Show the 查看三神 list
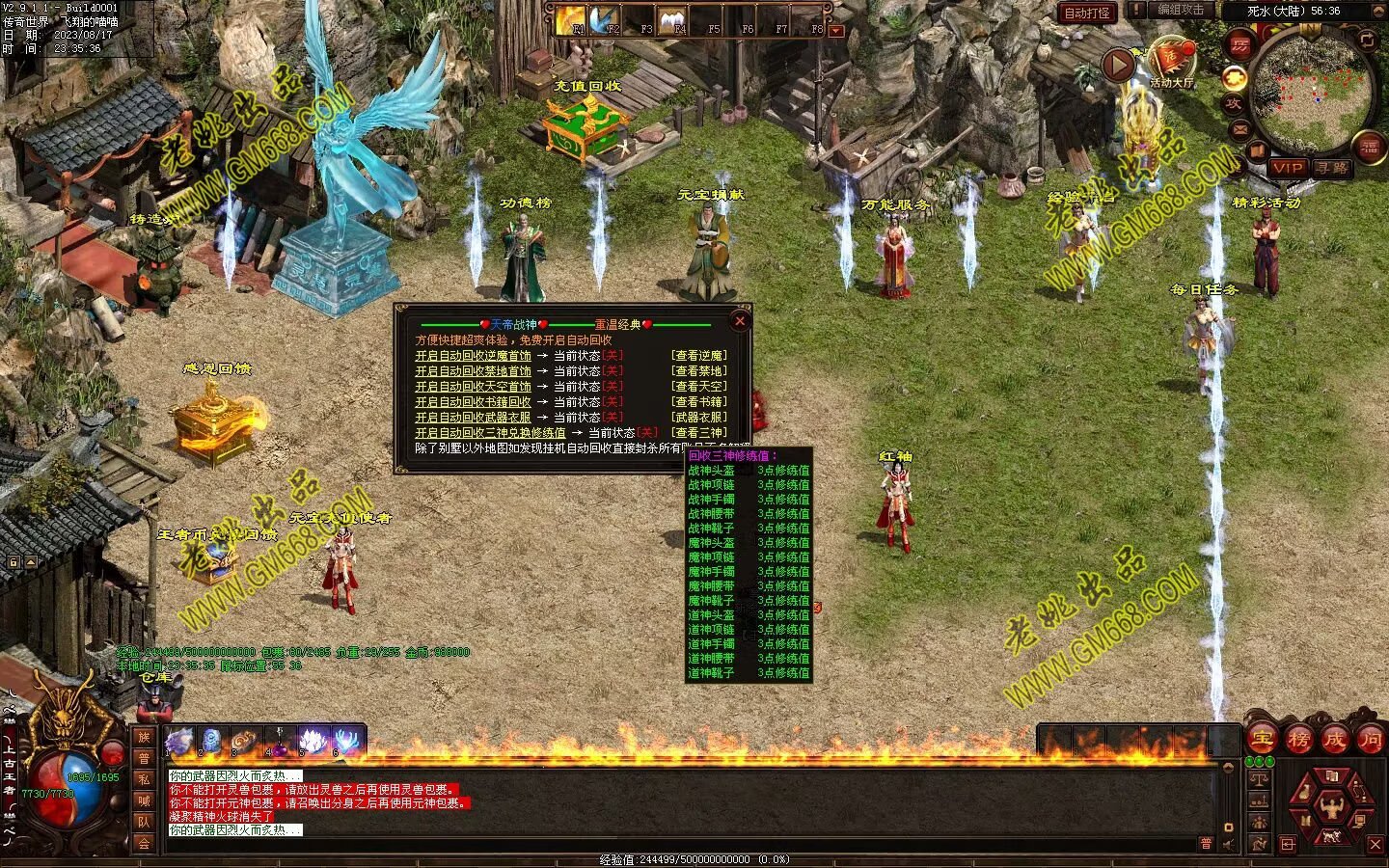The width and height of the screenshot is (1389, 868). click(699, 433)
